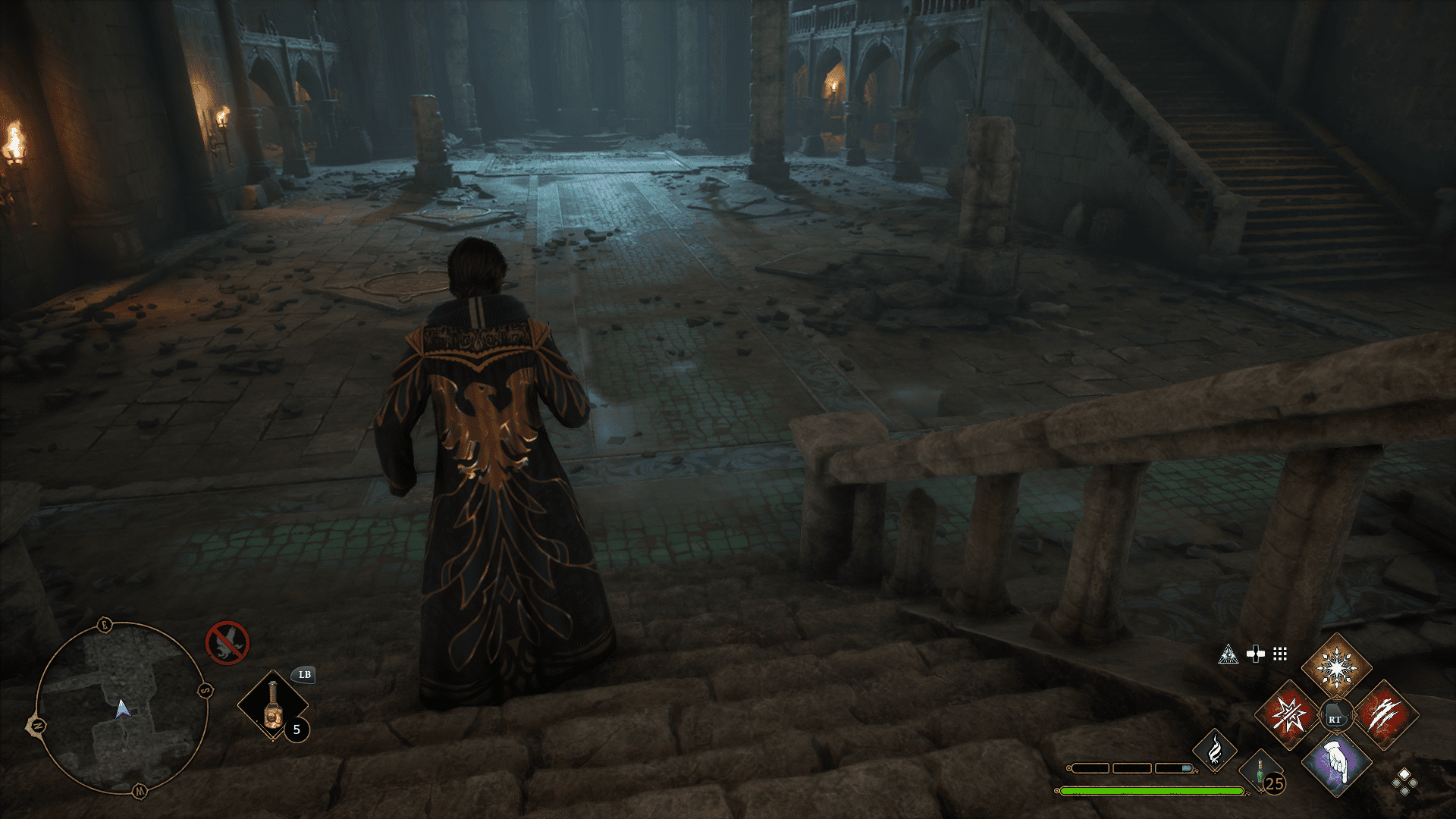Click the four-diamond d-pad indicator in the corner
The image size is (1456, 819).
[x=1404, y=783]
